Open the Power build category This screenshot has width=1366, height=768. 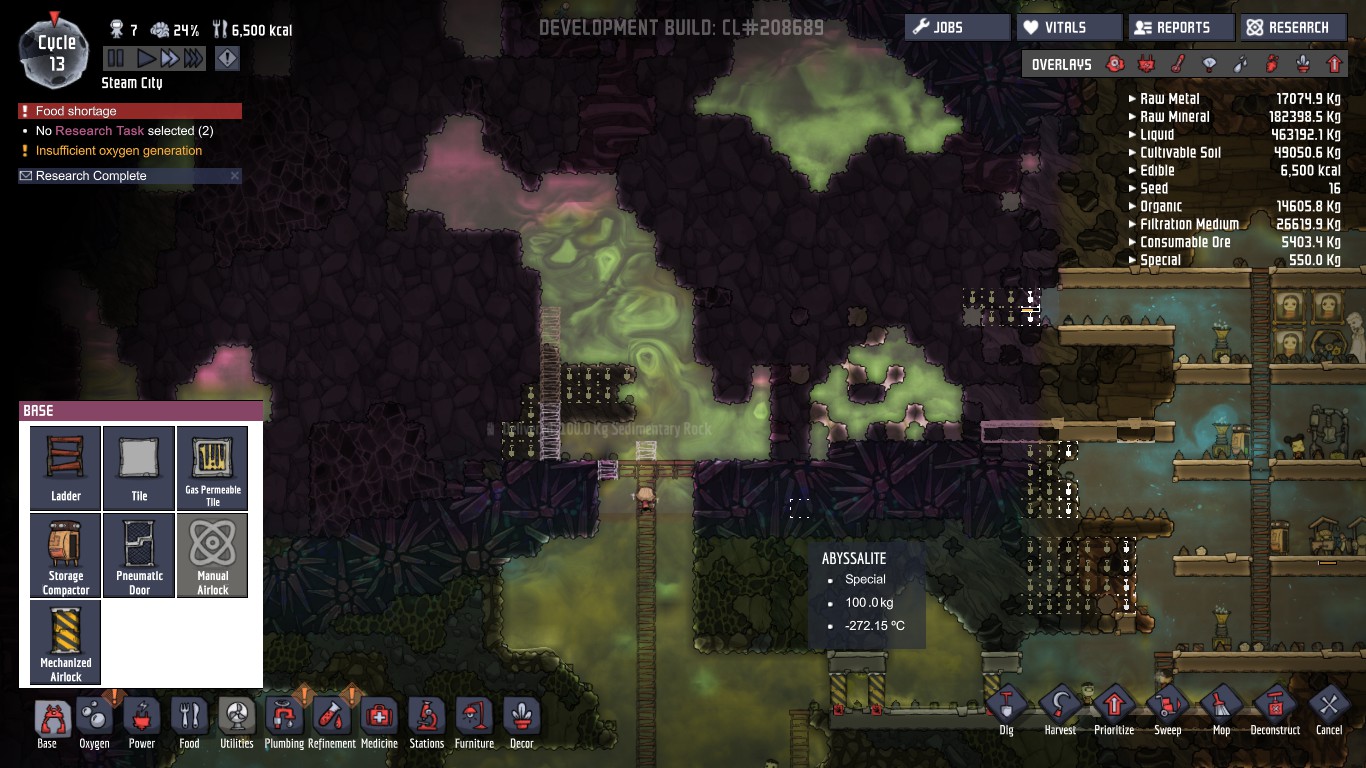[142, 722]
